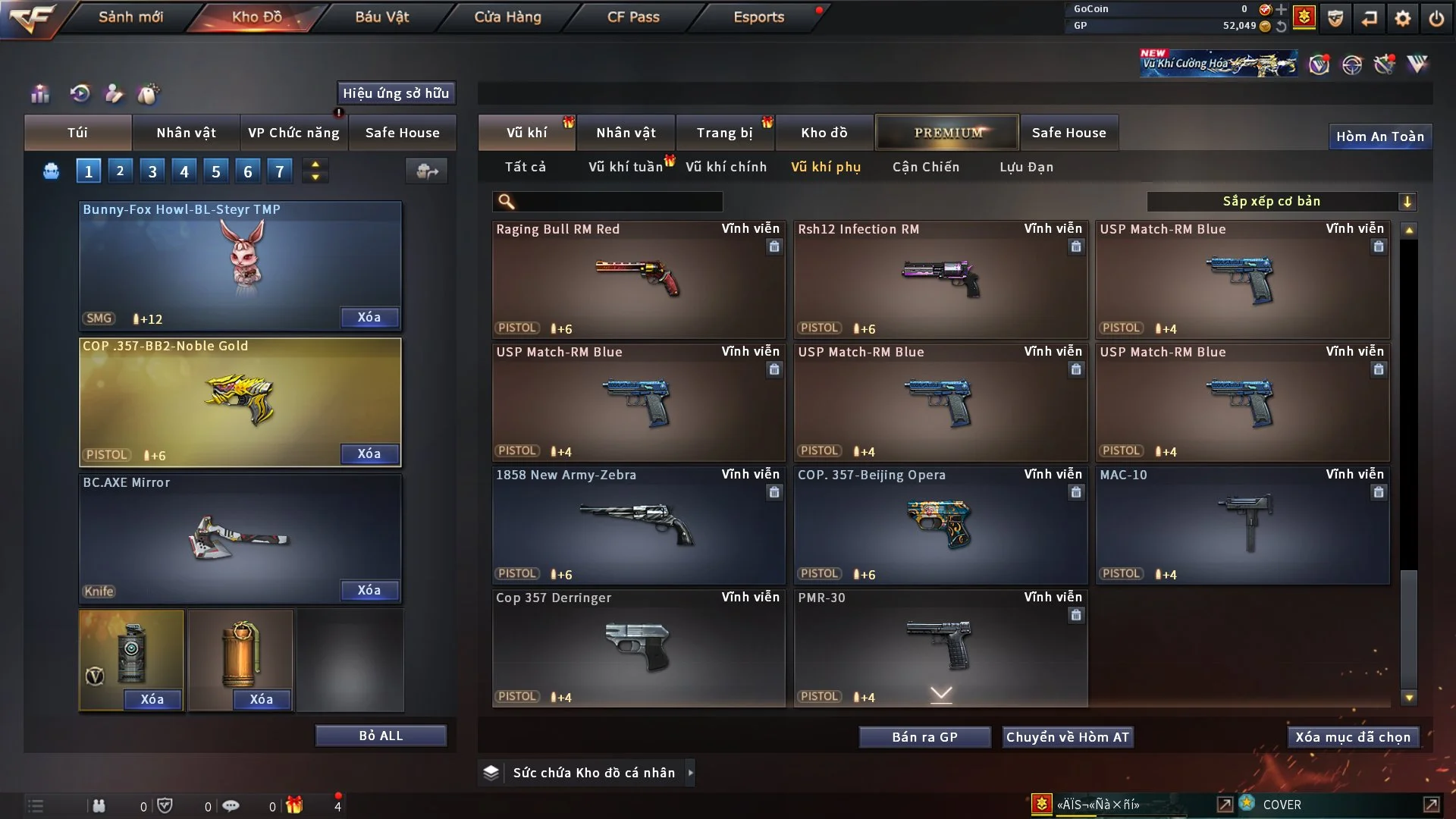Delete selection with Xóa mục đã chọn
The width and height of the screenshot is (1456, 819).
coord(1352,737)
